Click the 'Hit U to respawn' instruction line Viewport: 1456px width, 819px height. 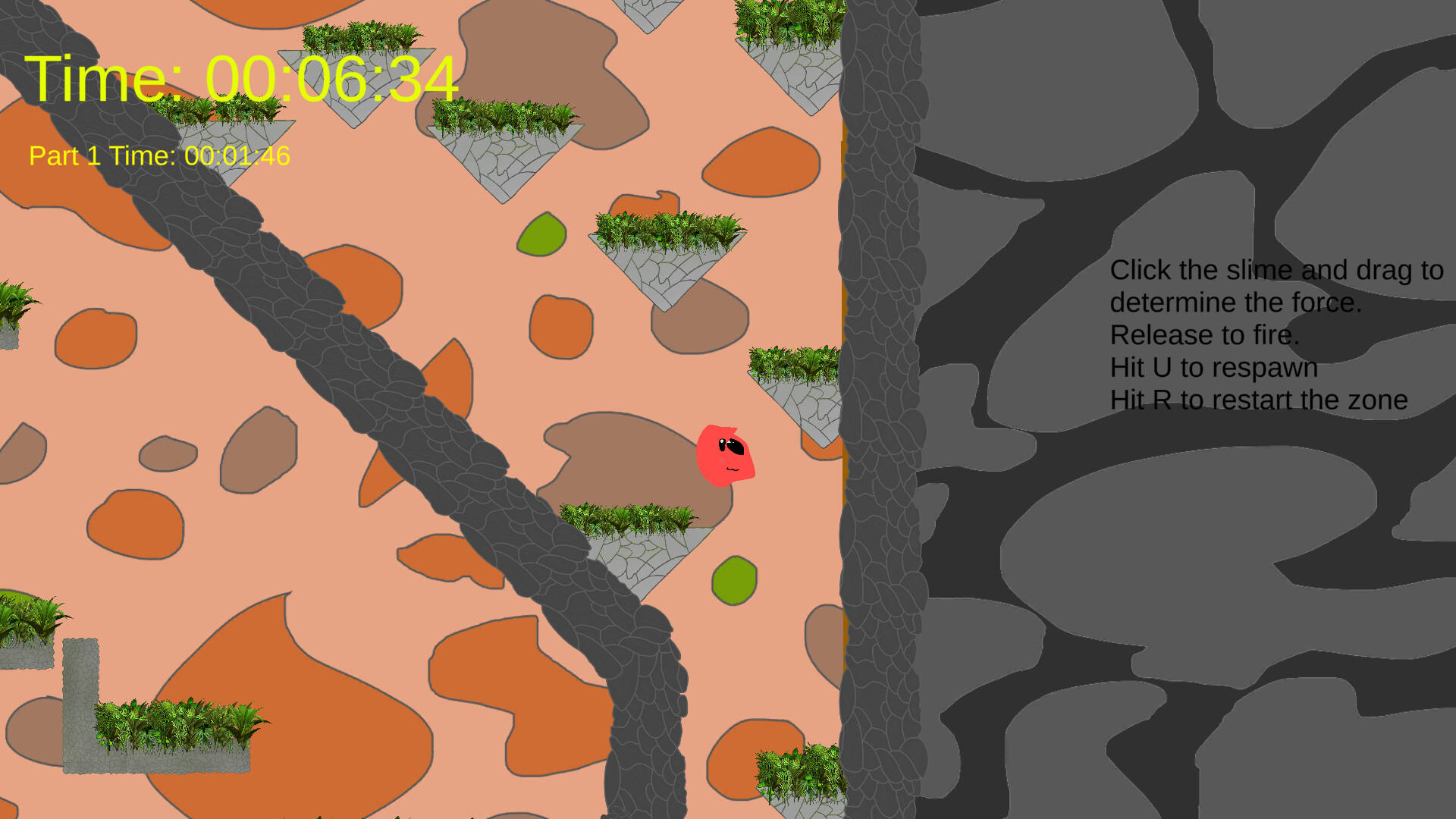click(1213, 368)
